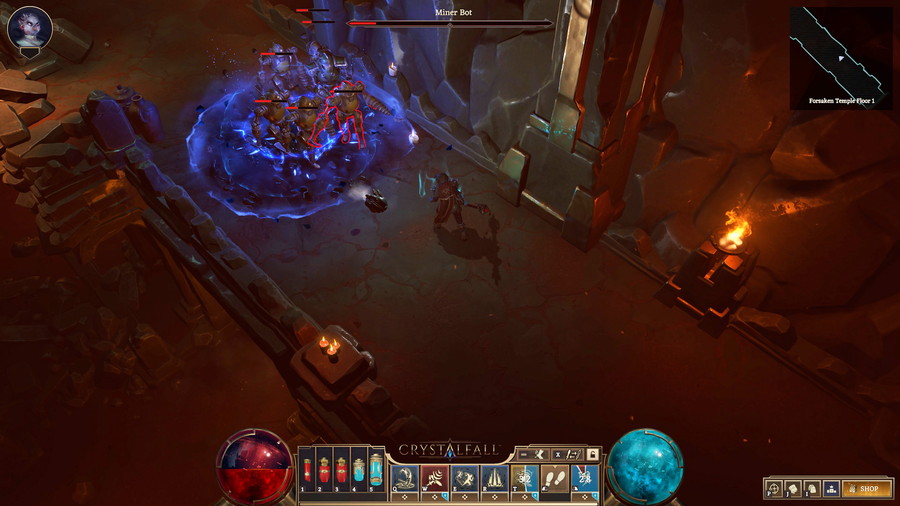Trigger the E skill ability icon

[x=464, y=478]
